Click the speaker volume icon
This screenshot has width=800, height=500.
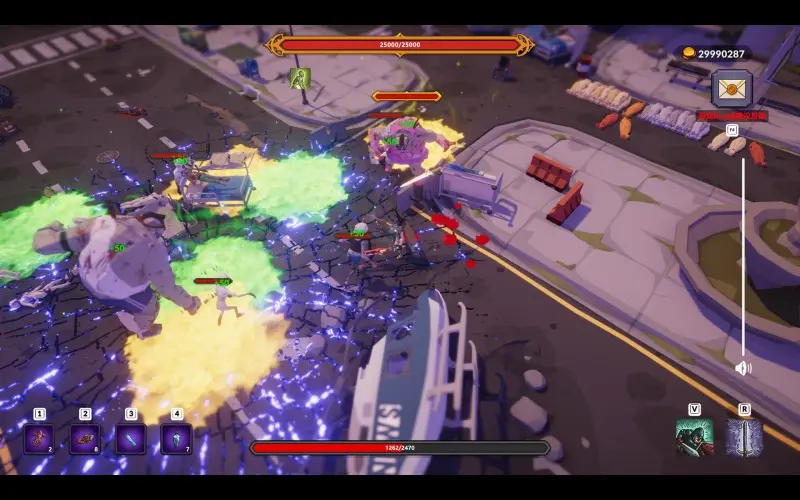(743, 368)
